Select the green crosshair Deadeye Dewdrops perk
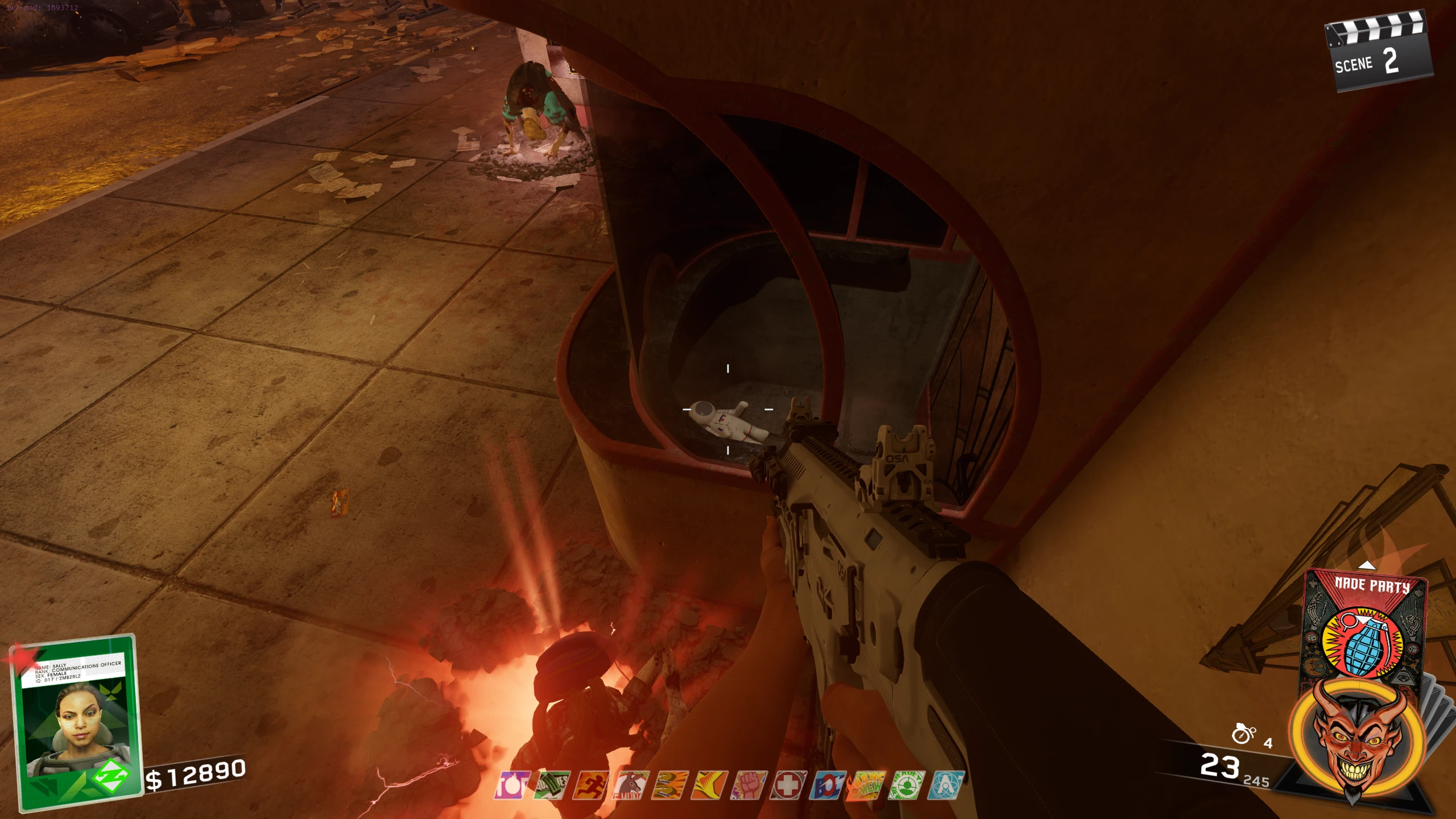Viewport: 1456px width, 819px height. coord(906,785)
